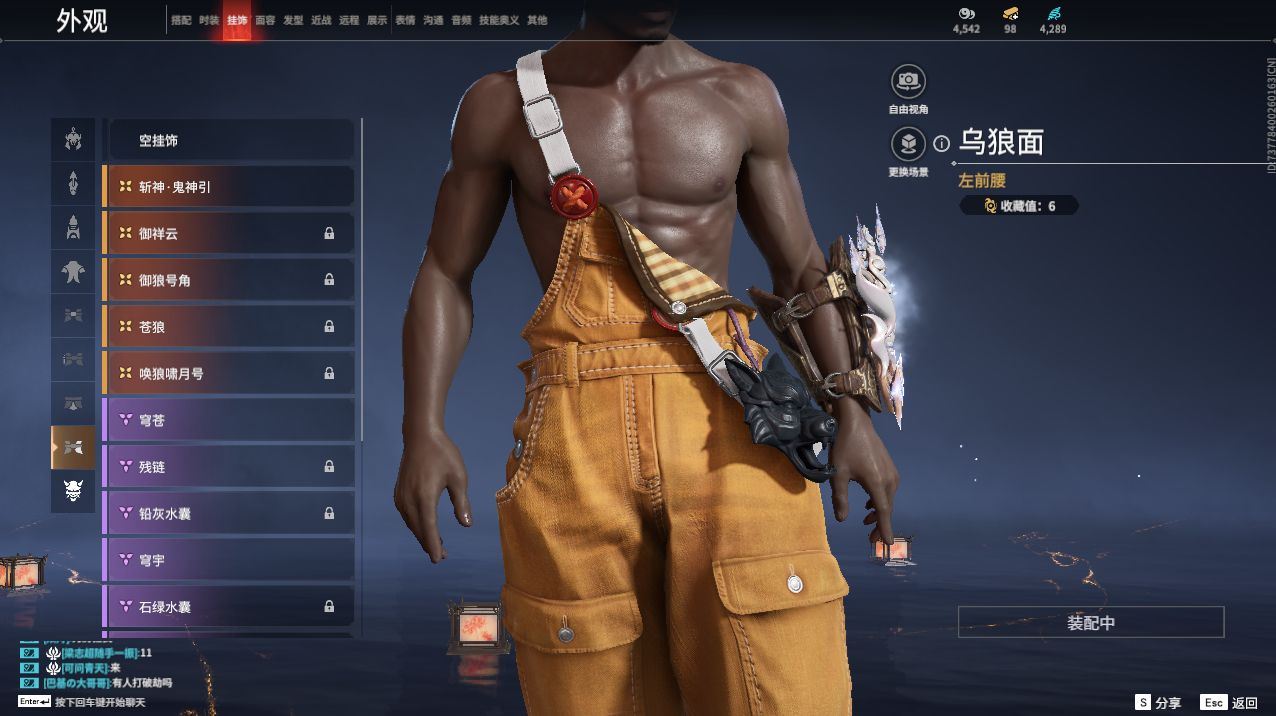This screenshot has width=1276, height=716.
Task: Select the 御狼号角 accessory row
Action: pyautogui.click(x=229, y=280)
